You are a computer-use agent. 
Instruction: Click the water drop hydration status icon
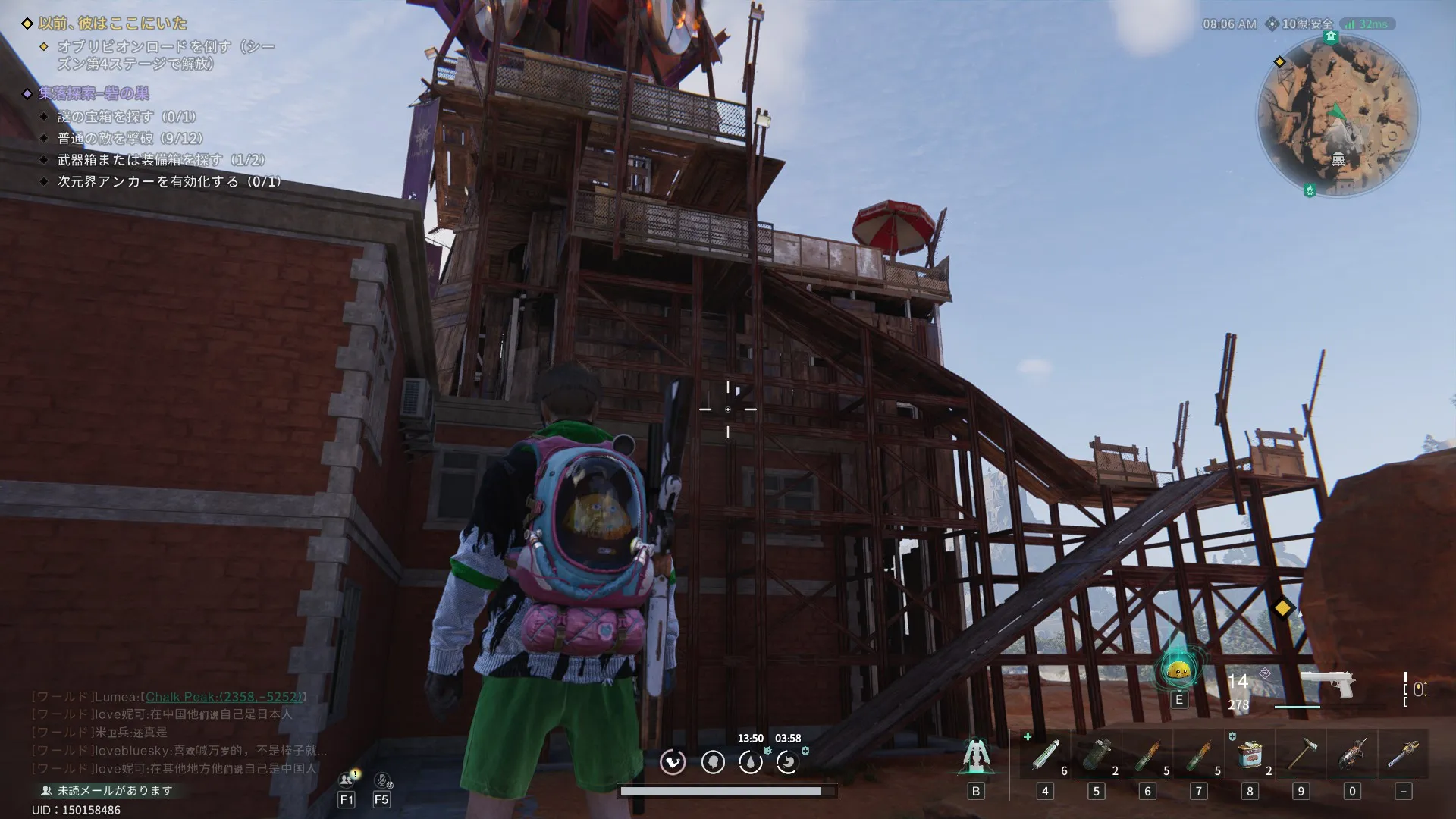tap(750, 762)
